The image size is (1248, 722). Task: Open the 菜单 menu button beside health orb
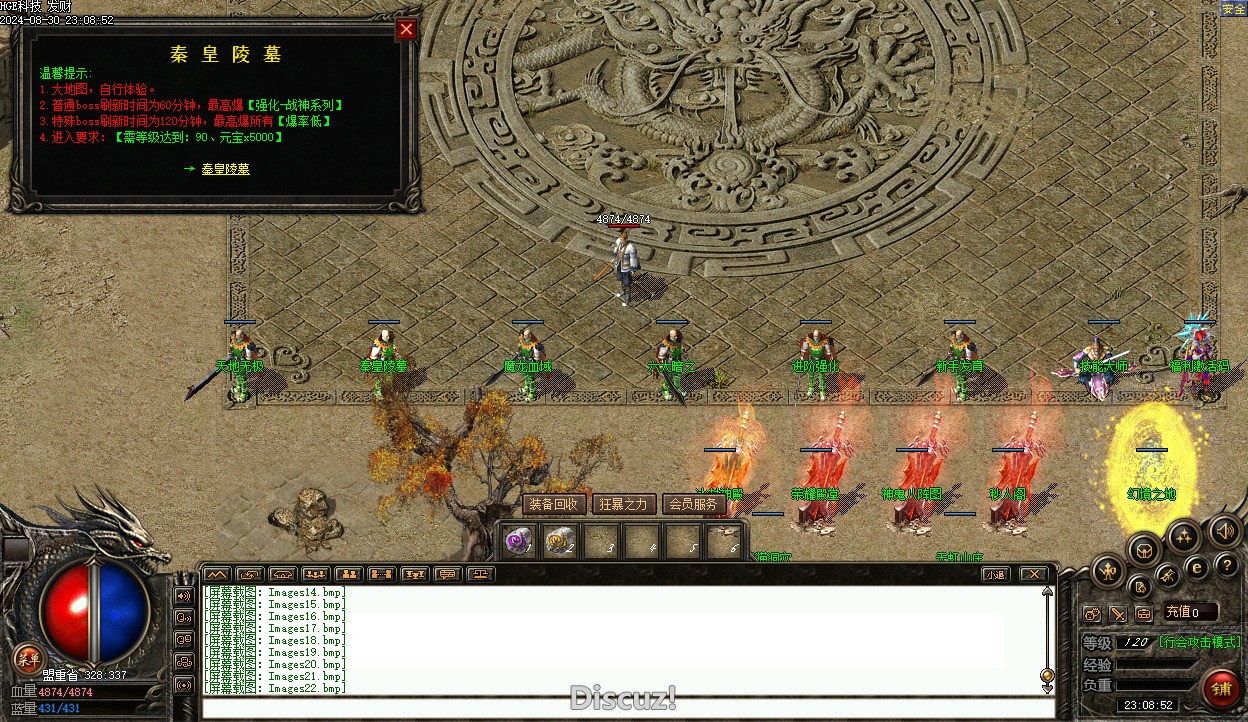pos(29,658)
